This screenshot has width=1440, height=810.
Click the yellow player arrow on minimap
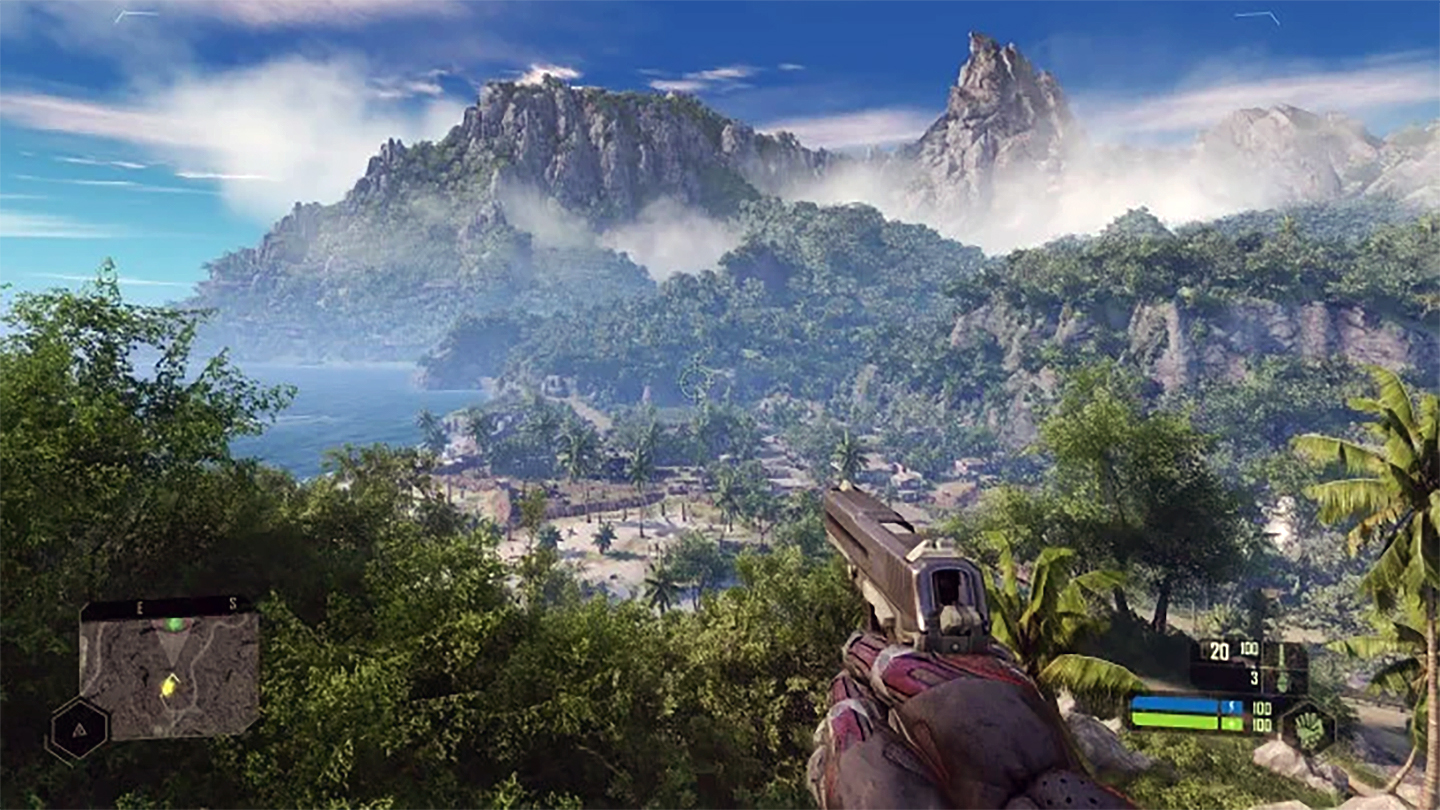point(169,685)
